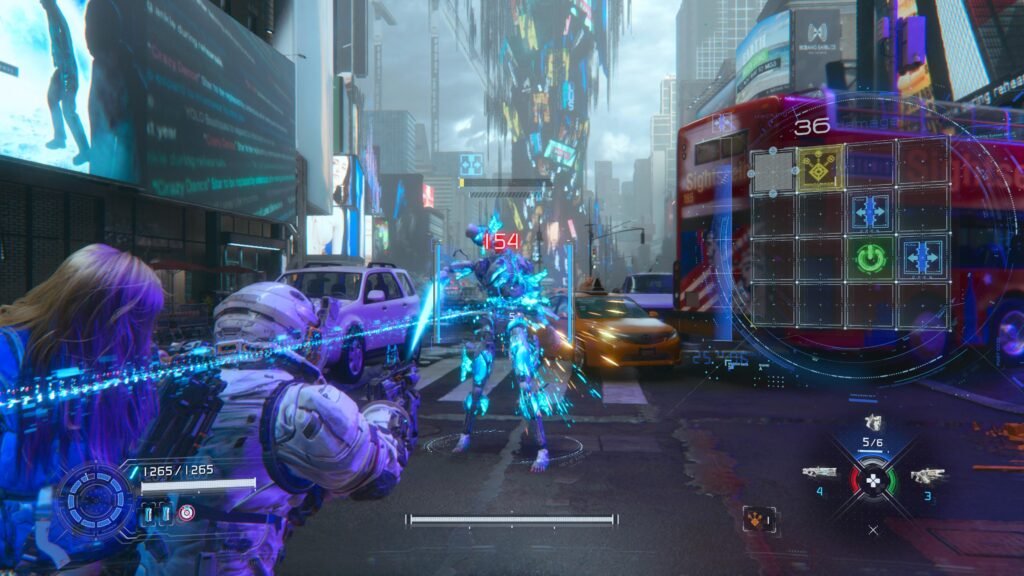Pick the blue arrows tile above the green power tile
1024x576 pixels.
871,212
